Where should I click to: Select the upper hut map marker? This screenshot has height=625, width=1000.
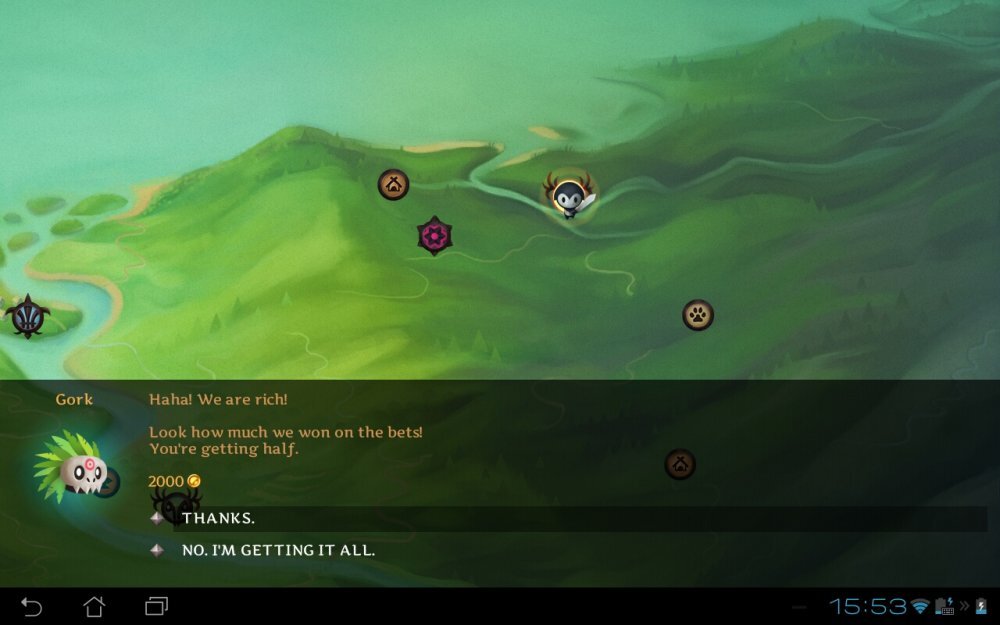393,184
